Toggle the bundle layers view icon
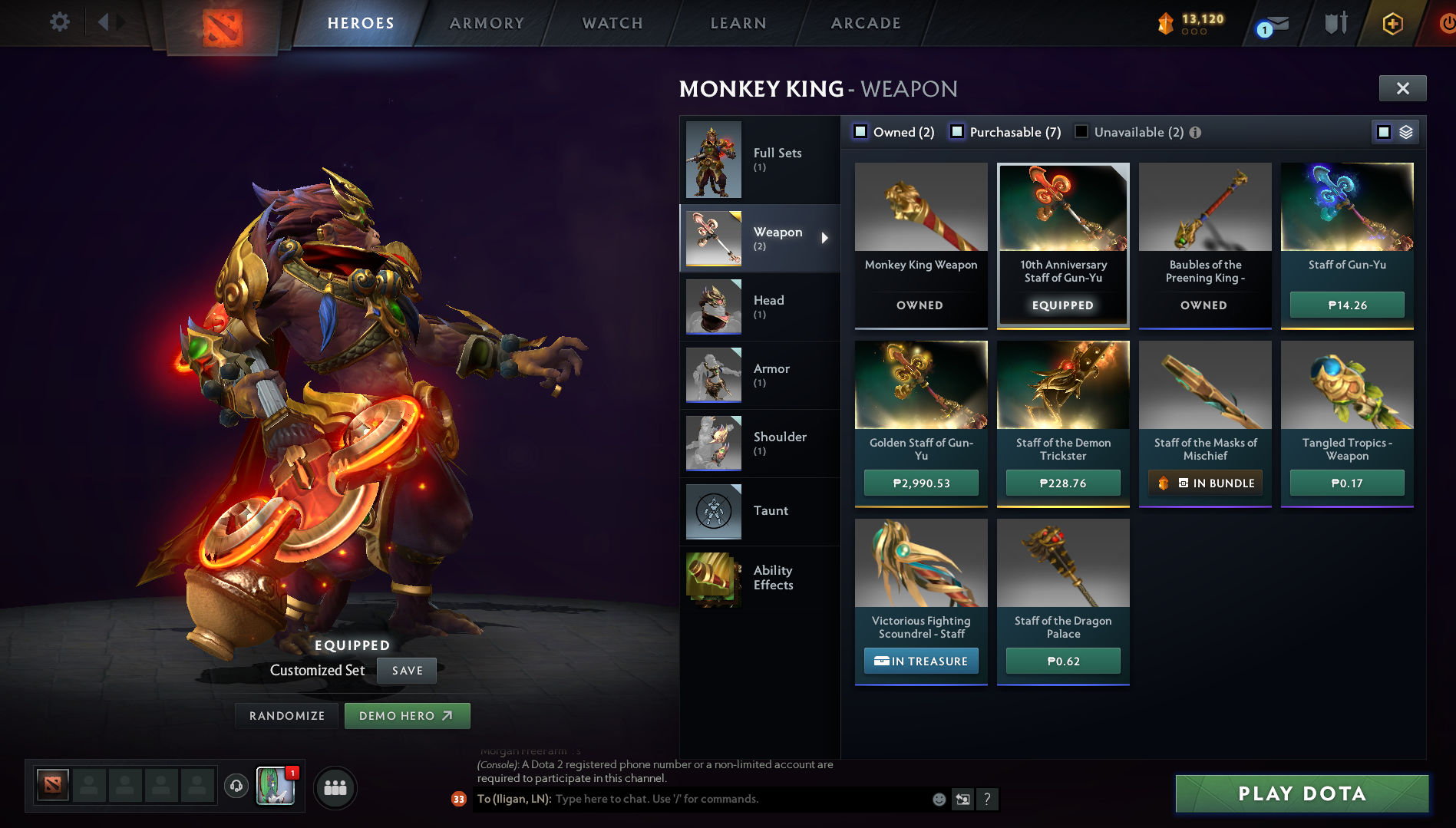Viewport: 1456px width, 828px height. tap(1405, 131)
